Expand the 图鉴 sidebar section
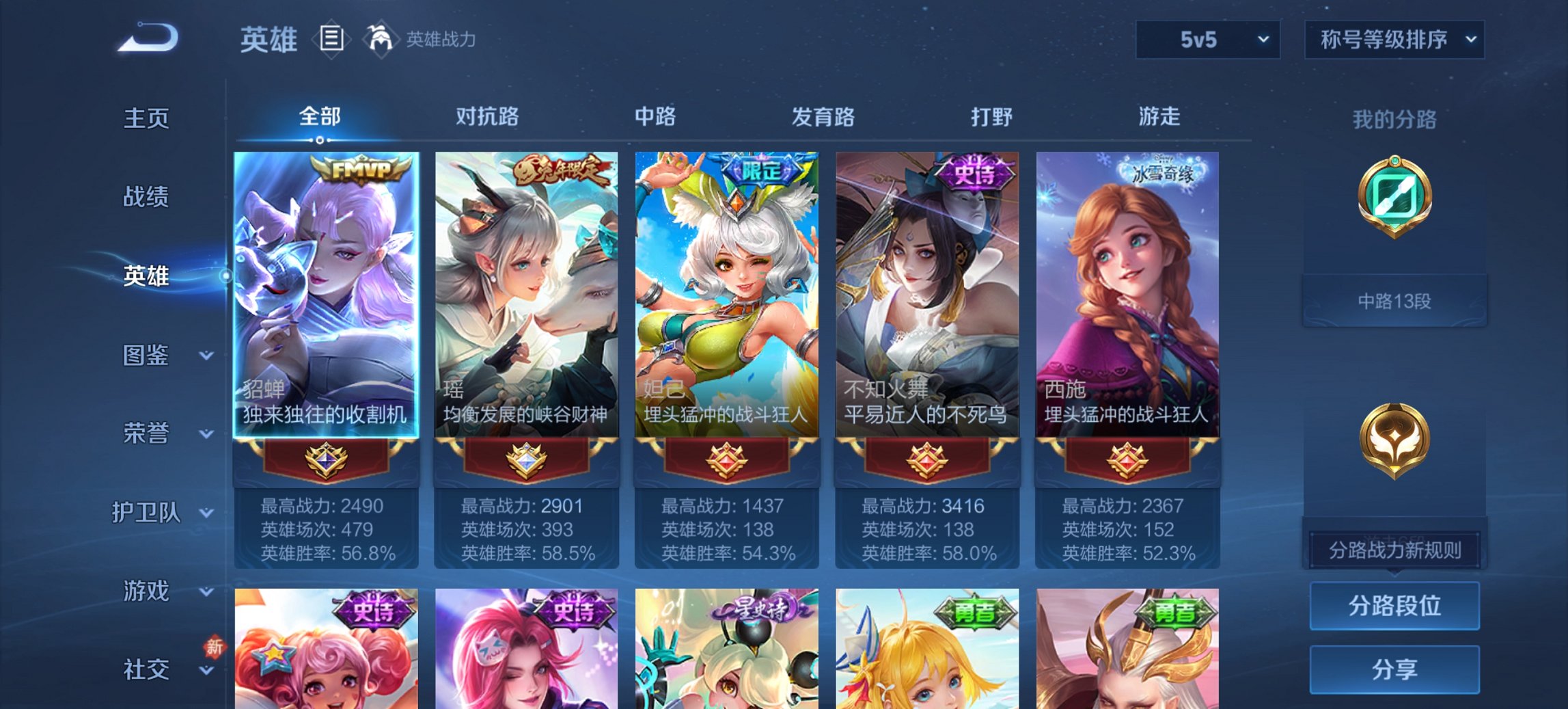 147,356
